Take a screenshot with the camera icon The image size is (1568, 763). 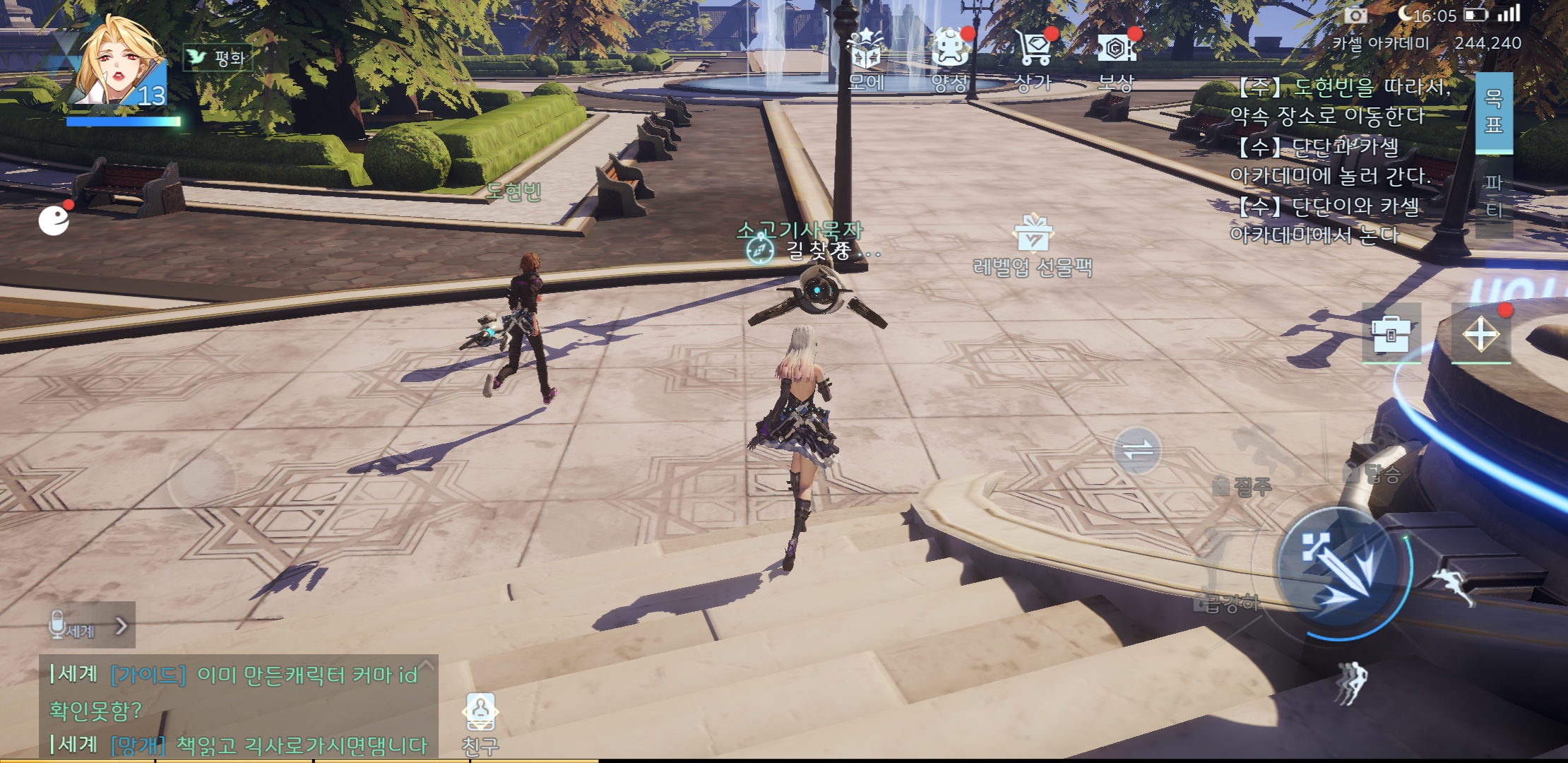click(x=1355, y=15)
